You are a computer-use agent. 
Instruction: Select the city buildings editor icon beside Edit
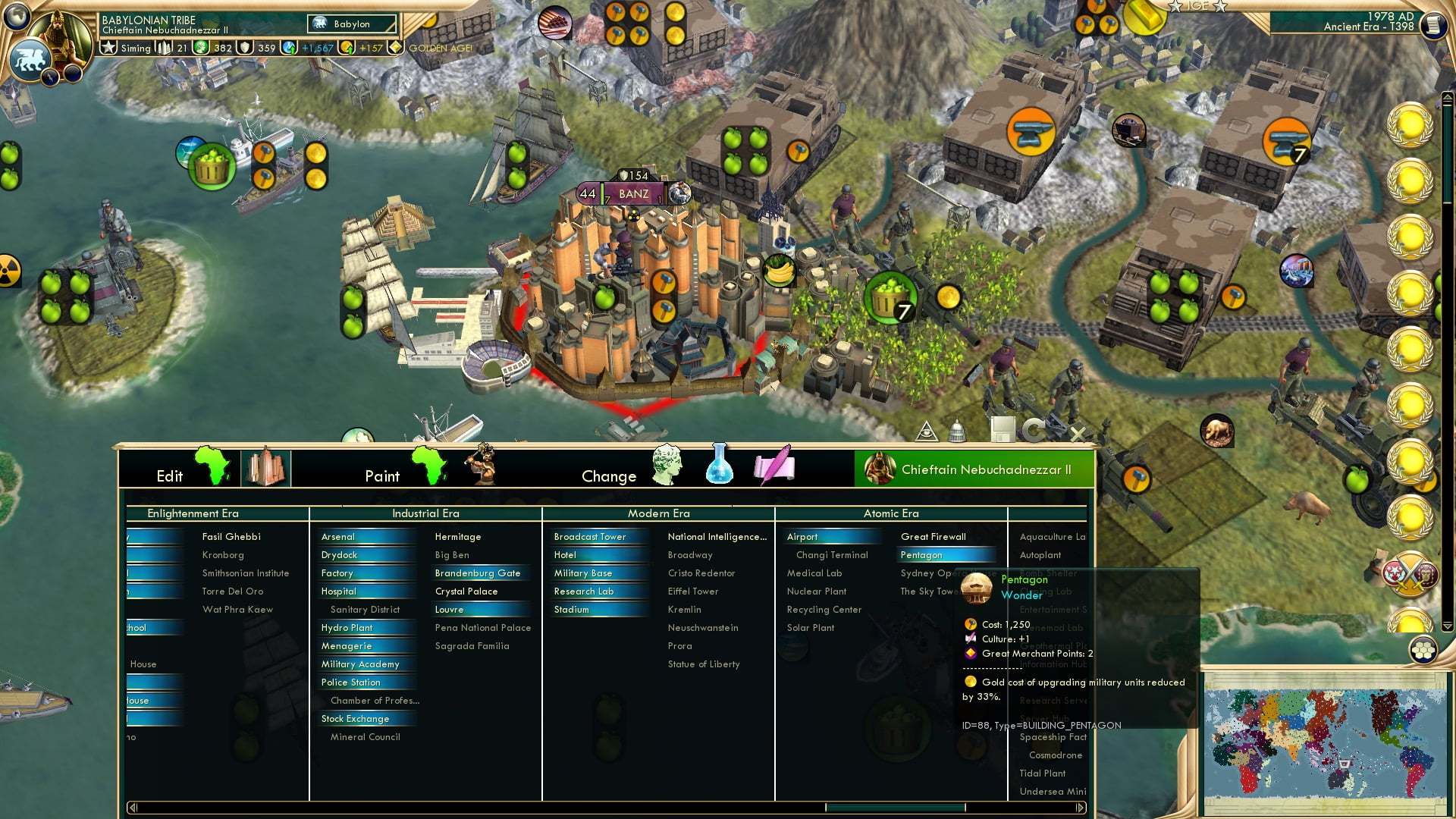coord(266,466)
